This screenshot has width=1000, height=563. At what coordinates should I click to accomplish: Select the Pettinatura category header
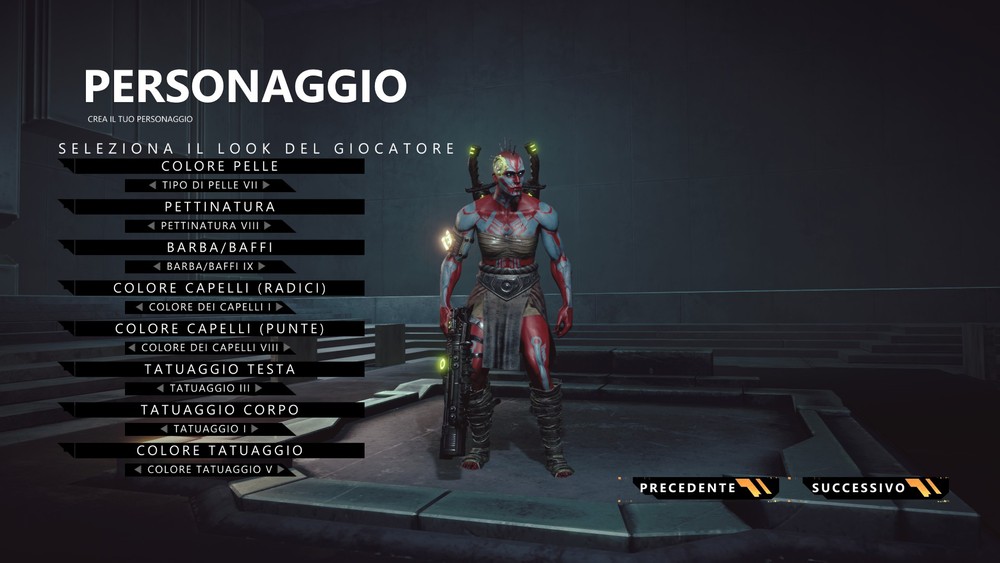[x=219, y=207]
